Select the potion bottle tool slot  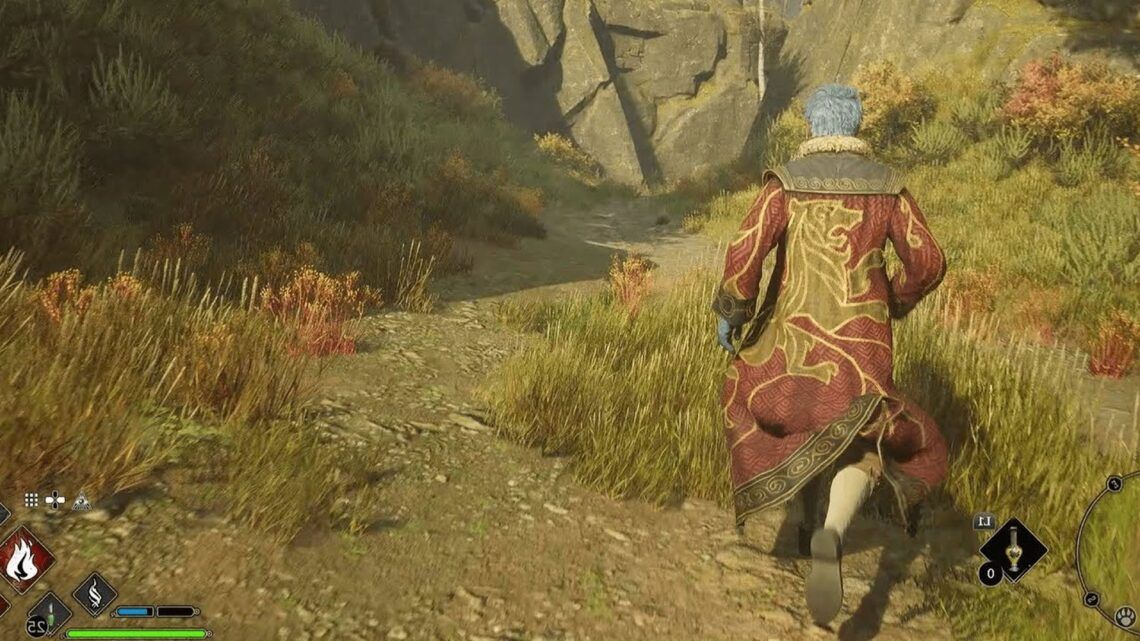tap(1012, 548)
